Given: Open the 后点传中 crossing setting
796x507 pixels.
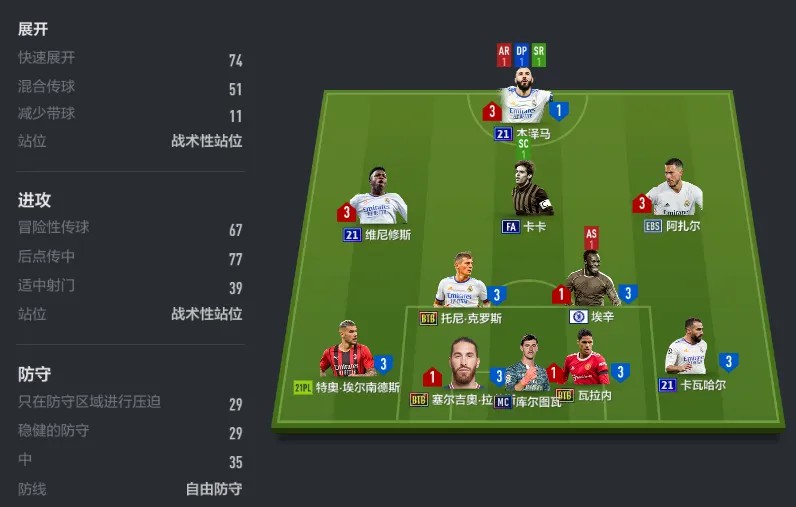Looking at the screenshot, I should tap(130, 258).
